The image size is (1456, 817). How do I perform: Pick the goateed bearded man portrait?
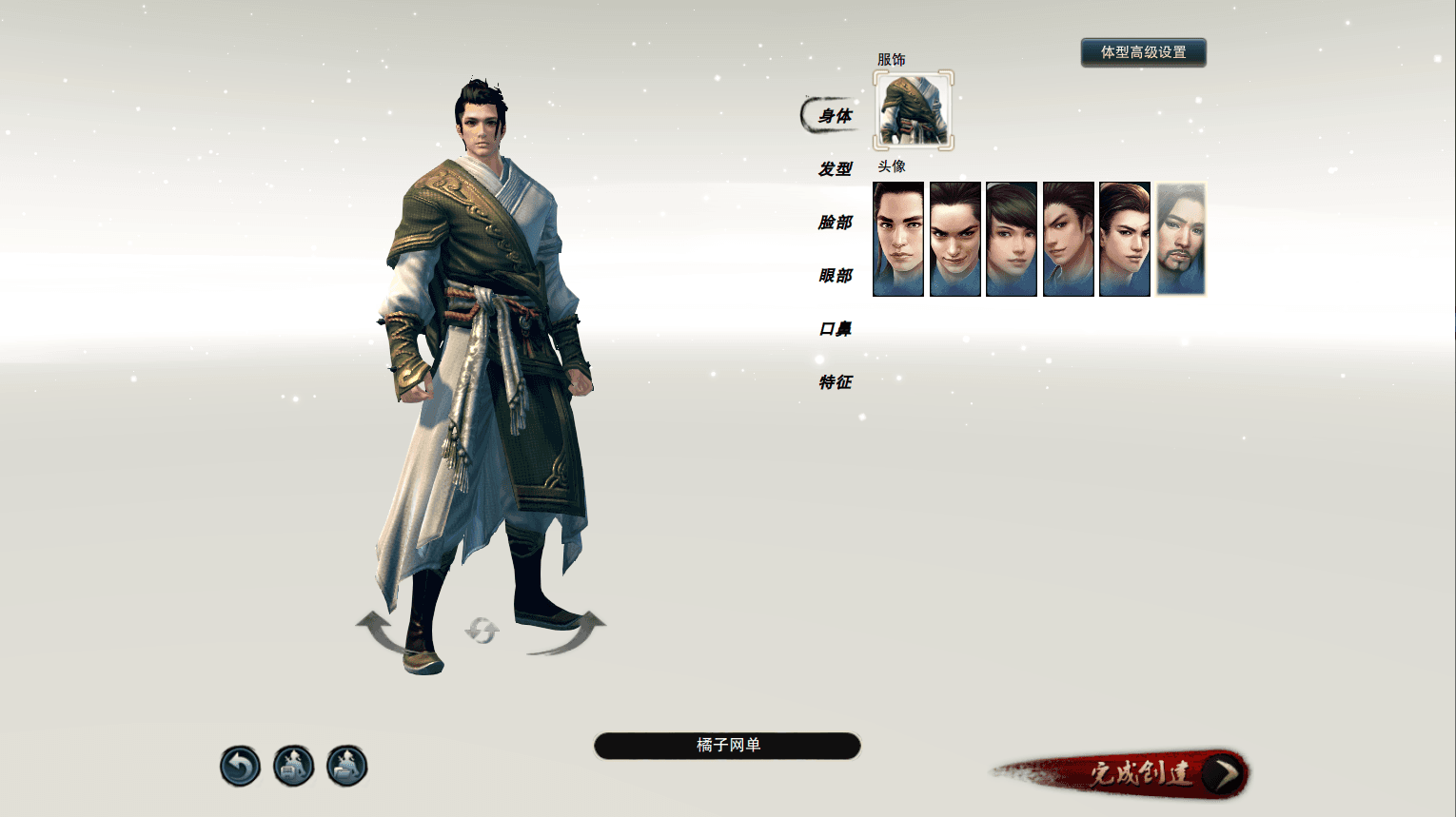click(1181, 239)
